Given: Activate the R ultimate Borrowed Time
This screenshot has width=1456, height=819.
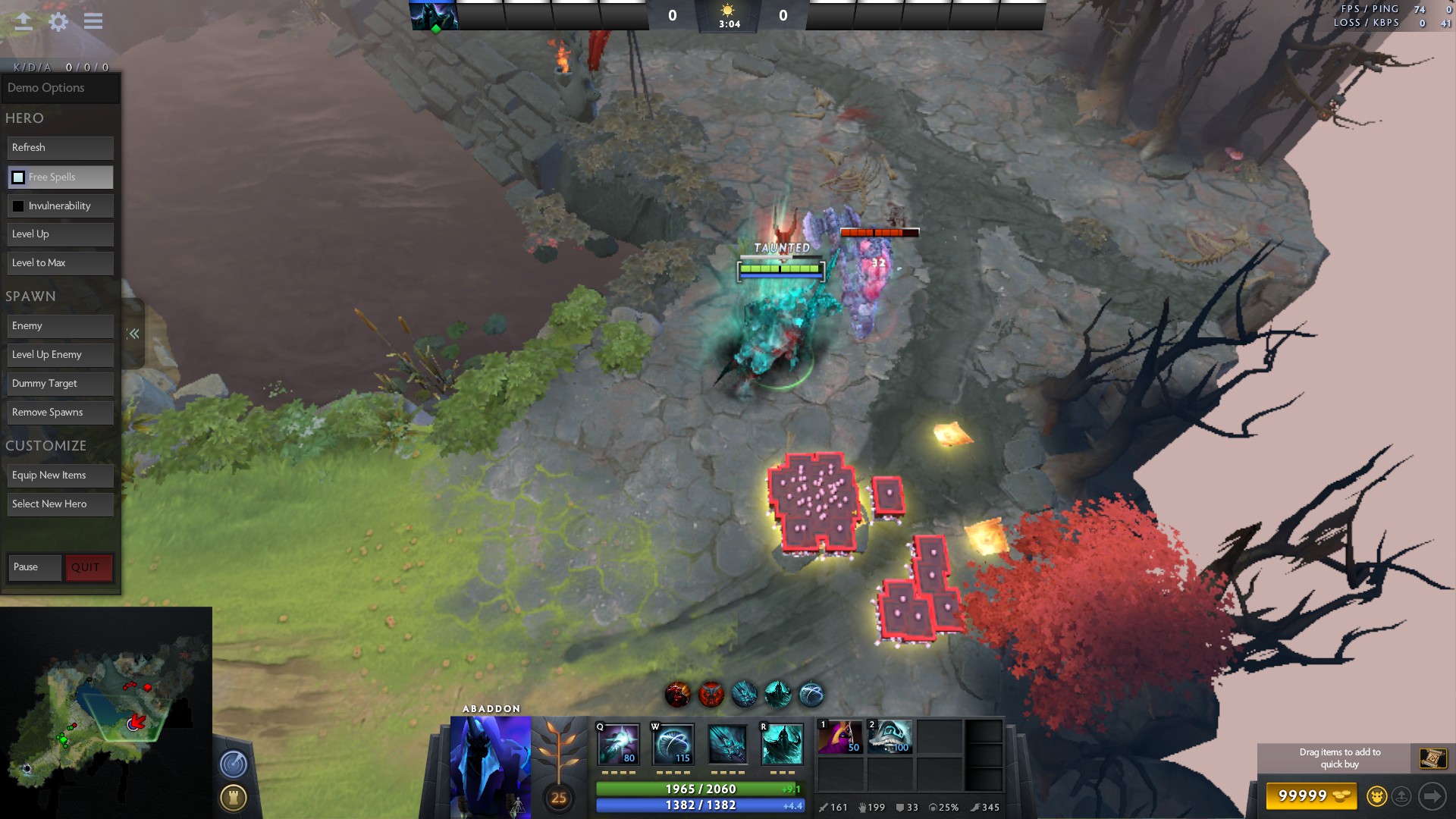Looking at the screenshot, I should pyautogui.click(x=782, y=744).
